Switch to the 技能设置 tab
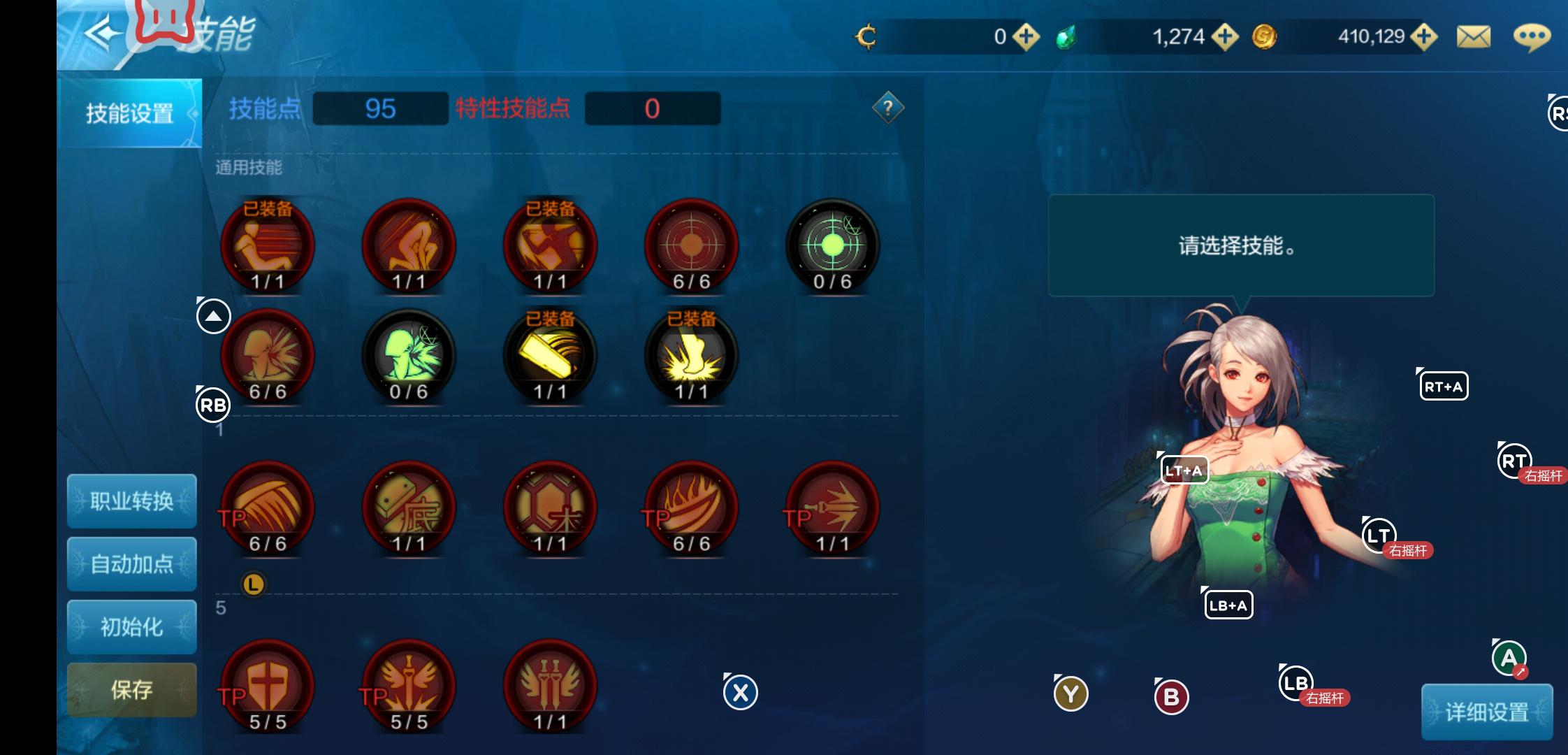The image size is (1568, 755). (x=130, y=113)
